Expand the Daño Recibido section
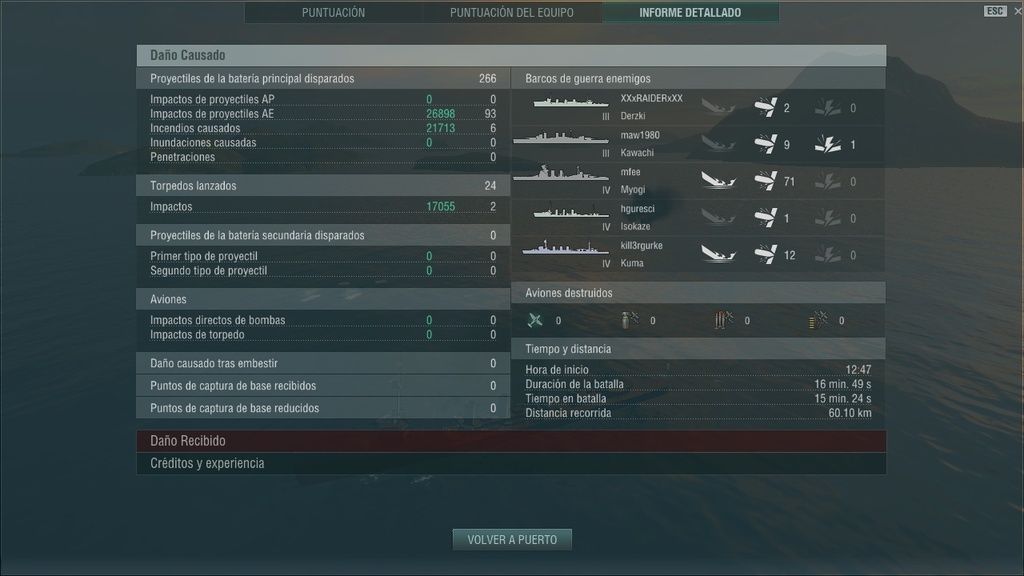Screen dimensions: 1024x576 point(511,441)
